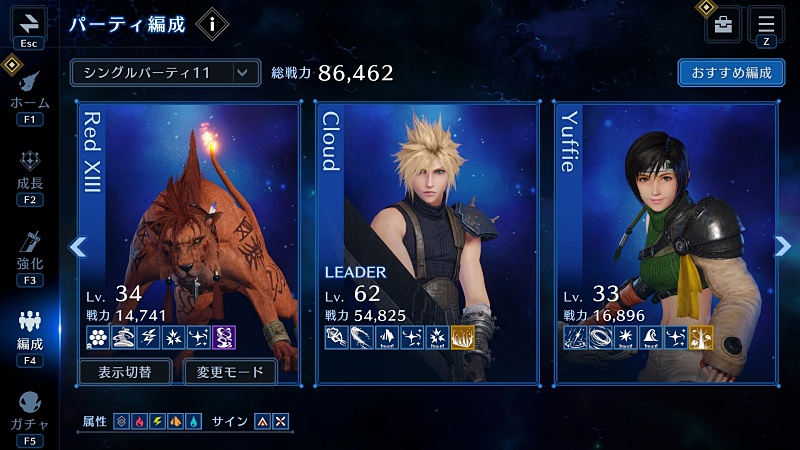
Task: Go back using the top-left arrow button
Action: (27, 23)
